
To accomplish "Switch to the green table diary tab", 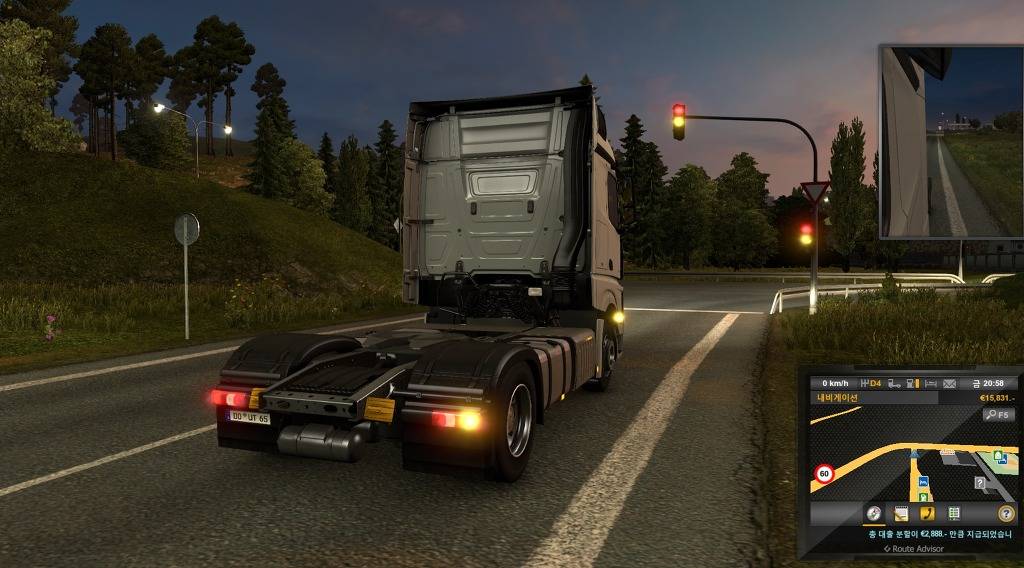I will pos(954,513).
